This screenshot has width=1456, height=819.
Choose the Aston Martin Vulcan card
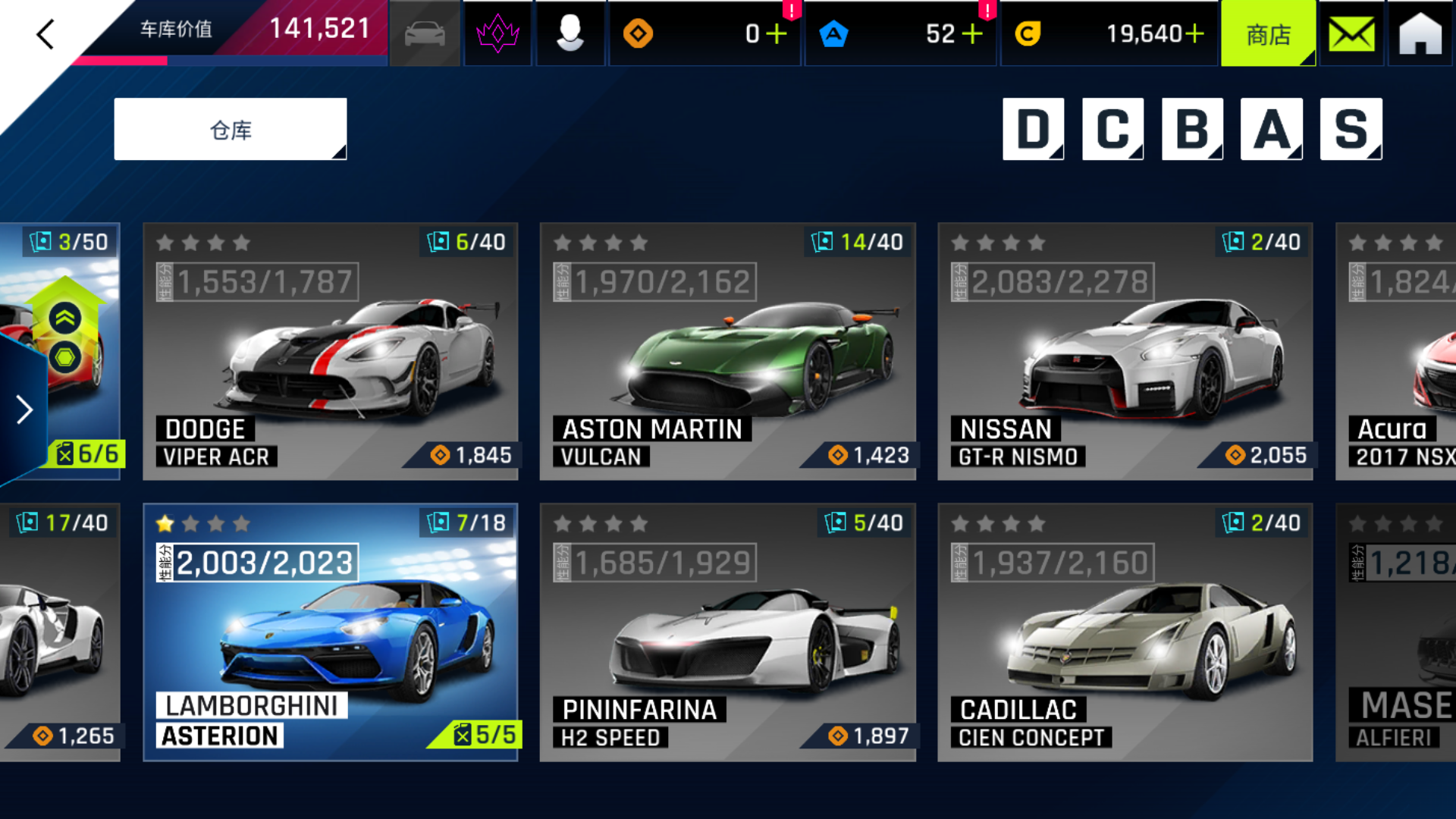pos(728,352)
